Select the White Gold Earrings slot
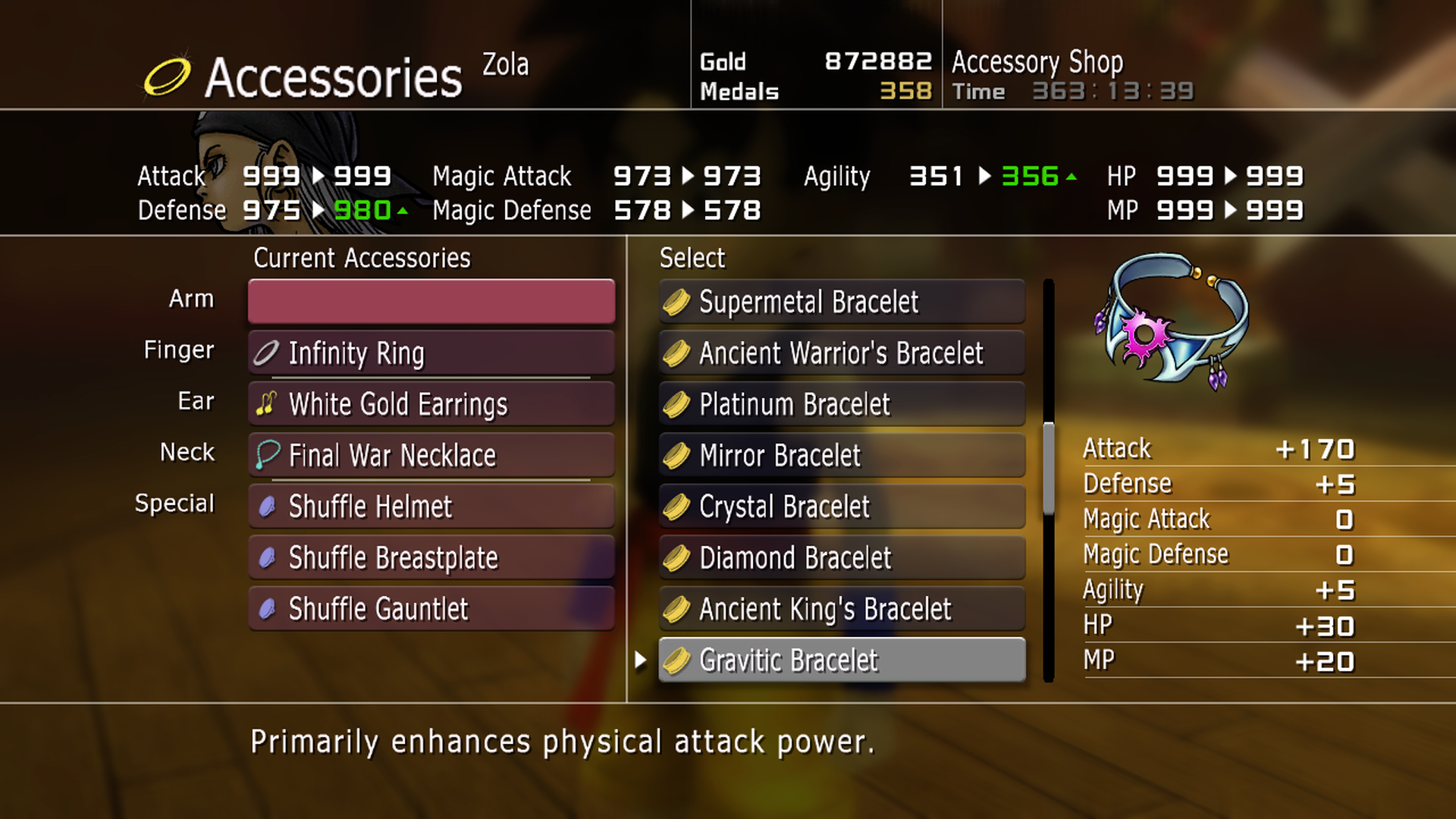The image size is (1456, 819). point(431,404)
